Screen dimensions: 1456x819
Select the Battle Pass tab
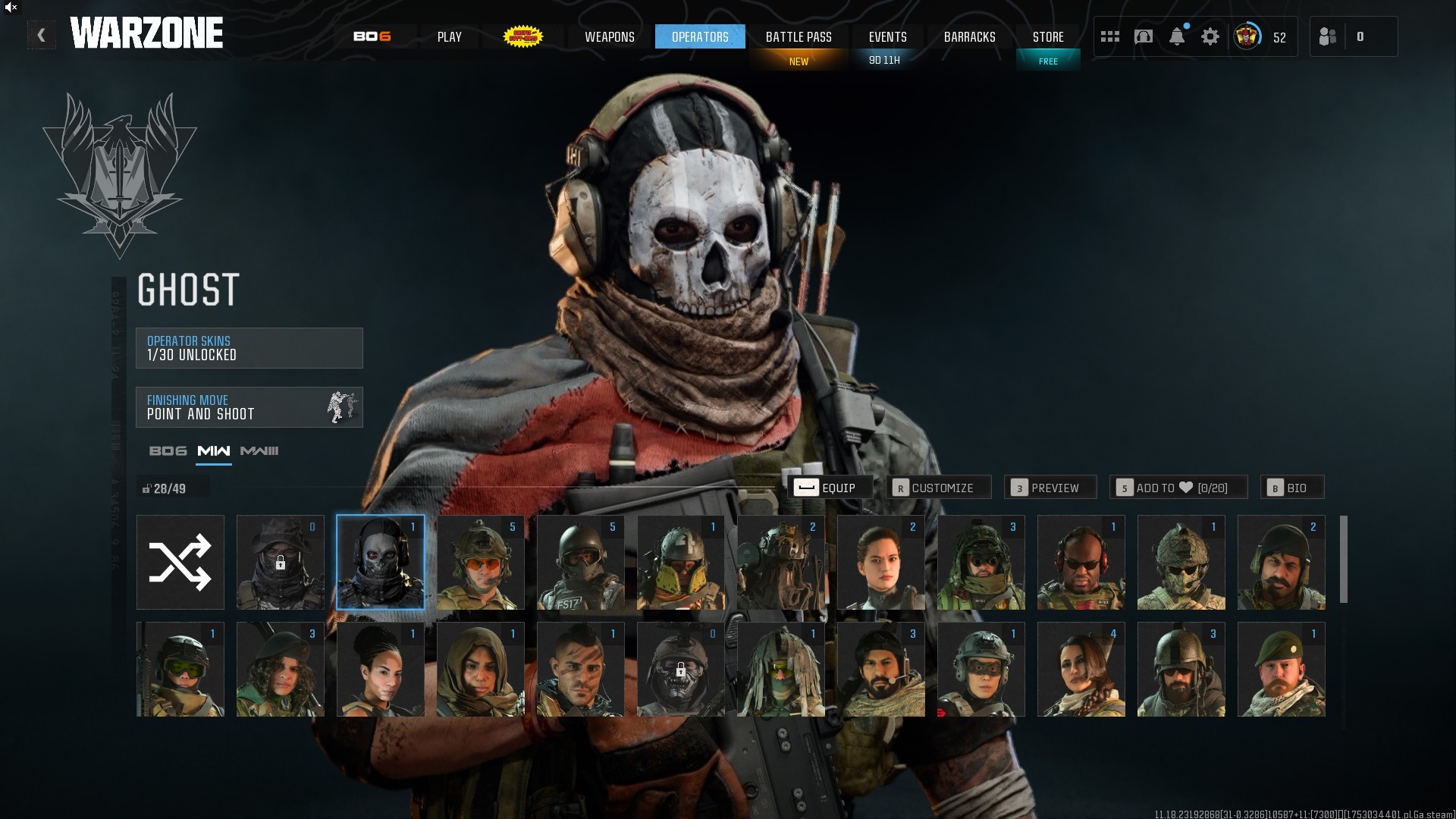799,36
